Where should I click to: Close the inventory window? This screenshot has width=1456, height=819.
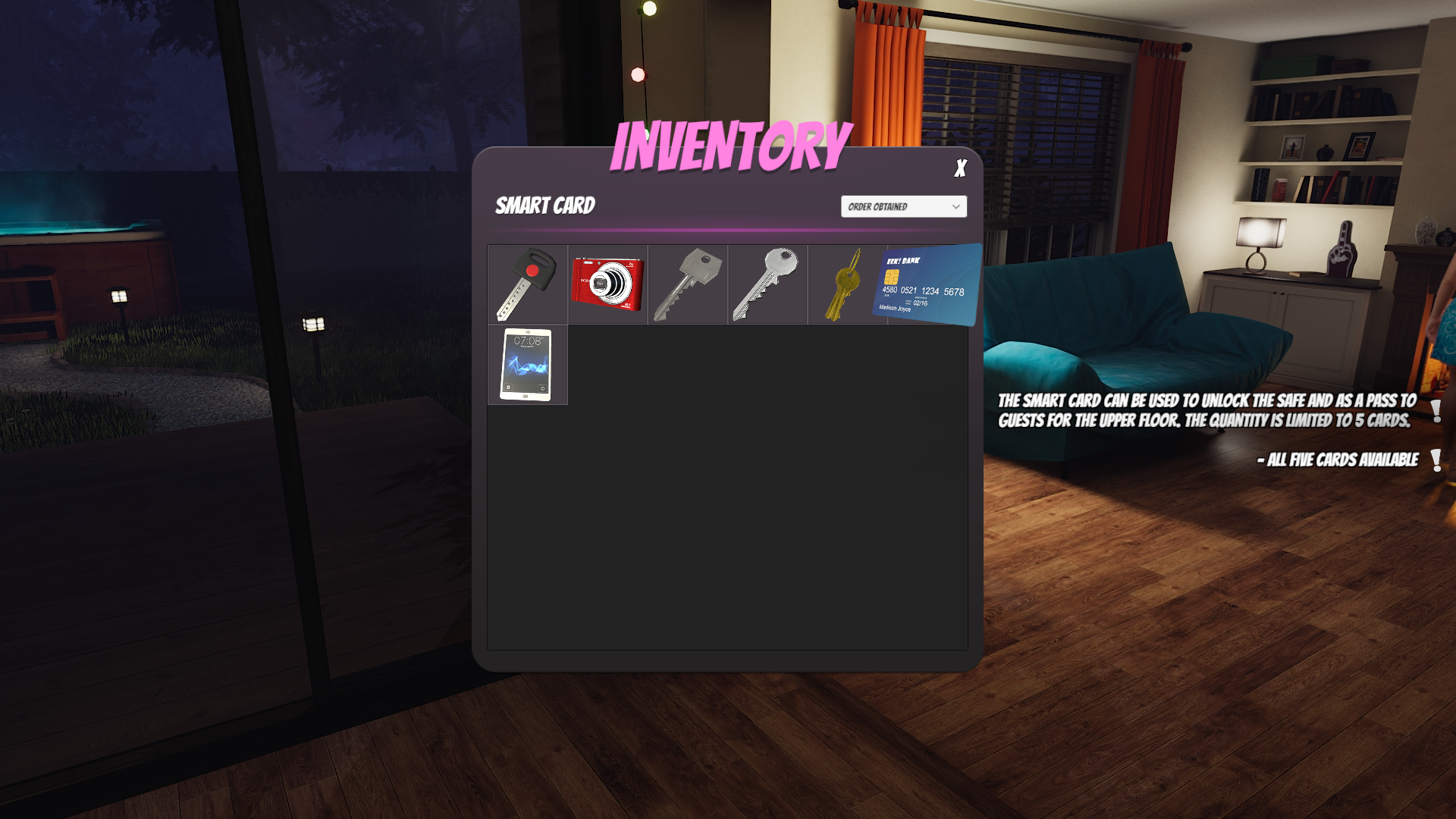pyautogui.click(x=960, y=168)
